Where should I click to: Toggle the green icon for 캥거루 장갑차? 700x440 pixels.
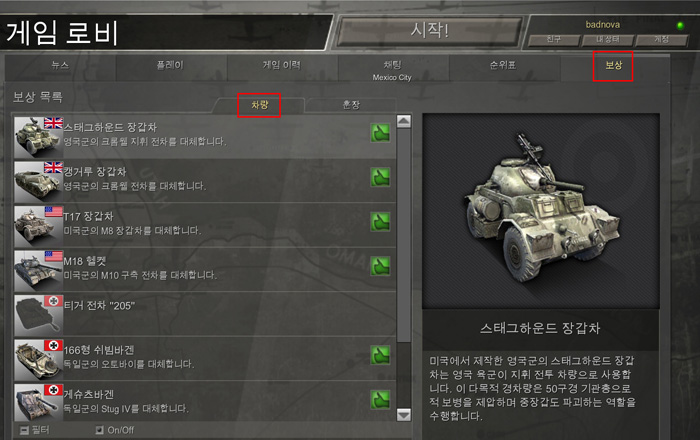(380, 177)
